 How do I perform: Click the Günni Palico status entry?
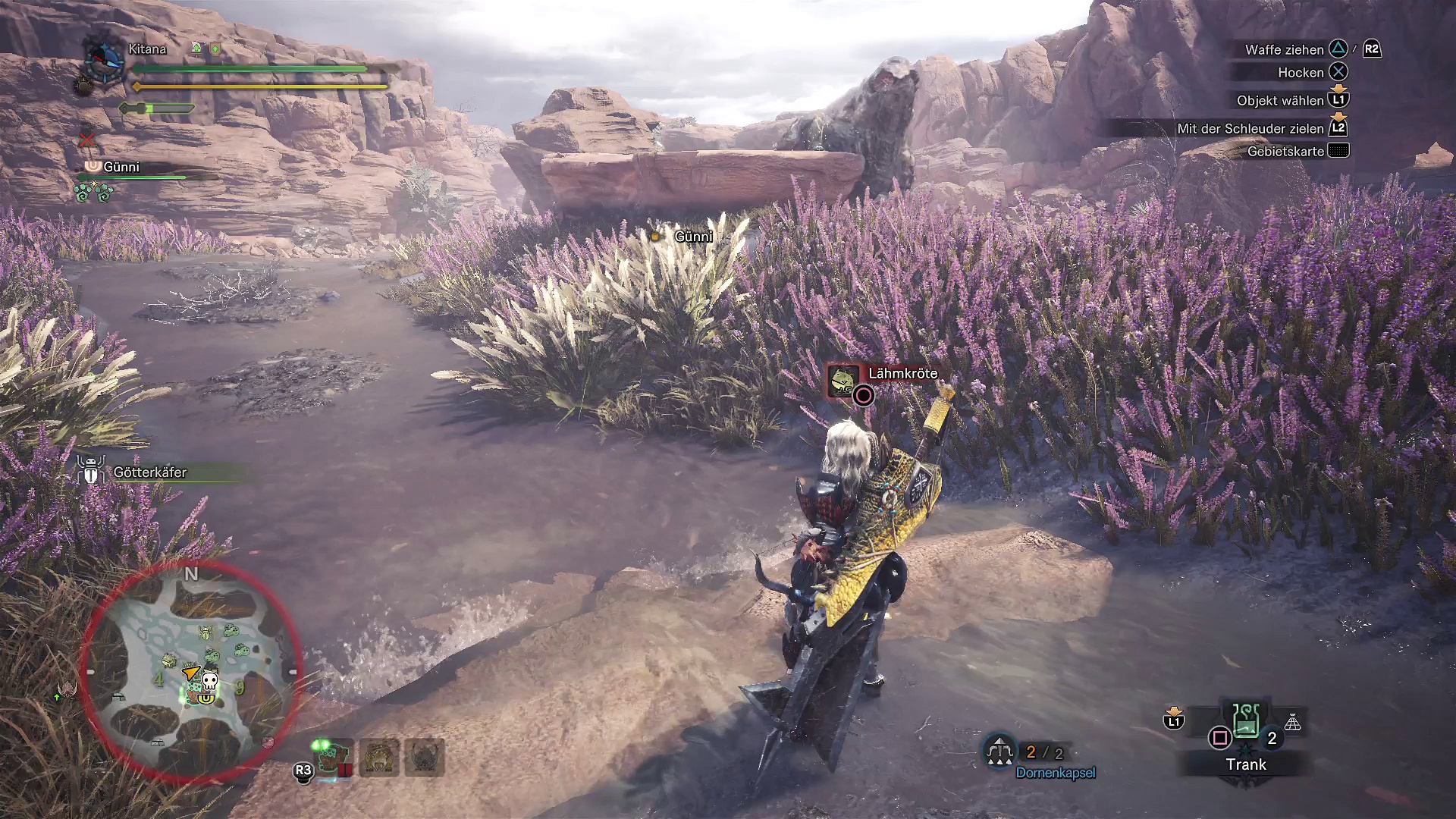point(121,168)
